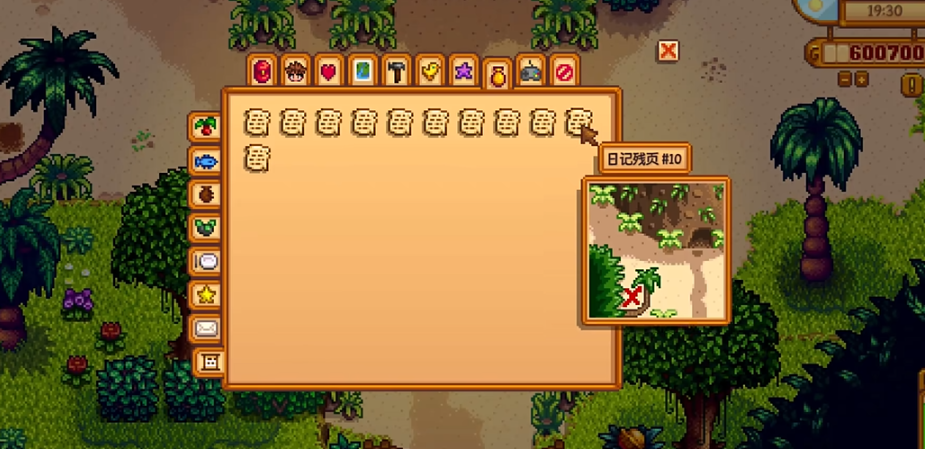This screenshot has width=925, height=449.
Task: Open the social tab with the red heart
Action: [329, 71]
